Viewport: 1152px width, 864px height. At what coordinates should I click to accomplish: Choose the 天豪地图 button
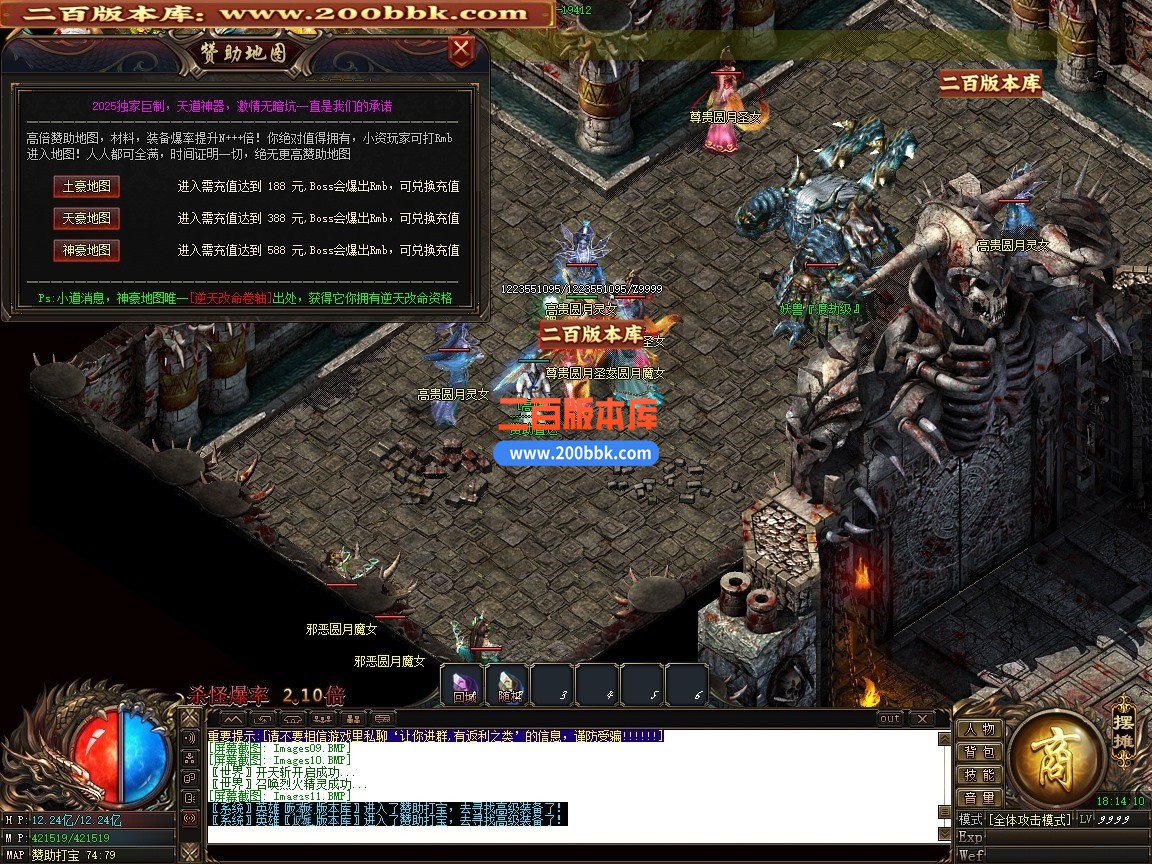[x=86, y=218]
